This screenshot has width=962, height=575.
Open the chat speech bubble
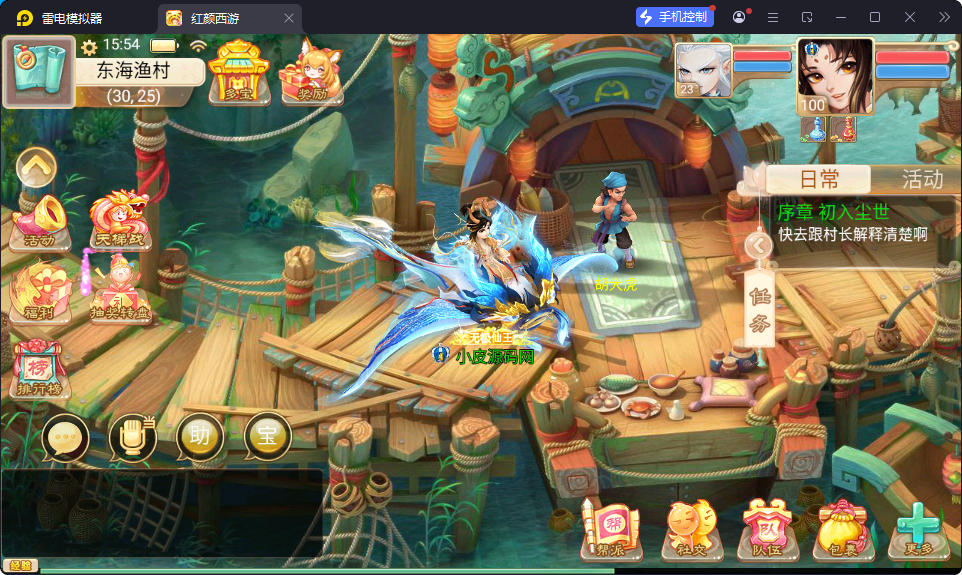click(x=66, y=437)
